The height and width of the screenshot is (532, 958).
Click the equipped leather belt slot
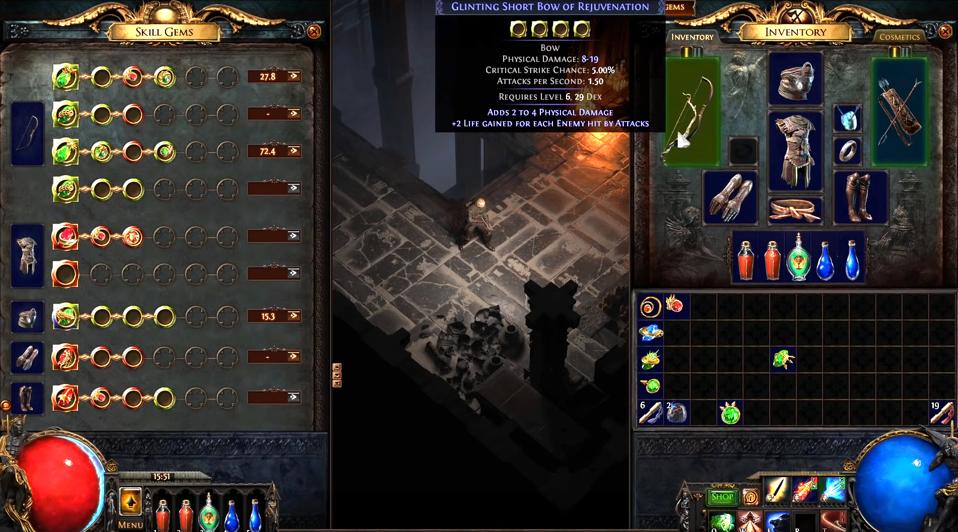point(795,209)
